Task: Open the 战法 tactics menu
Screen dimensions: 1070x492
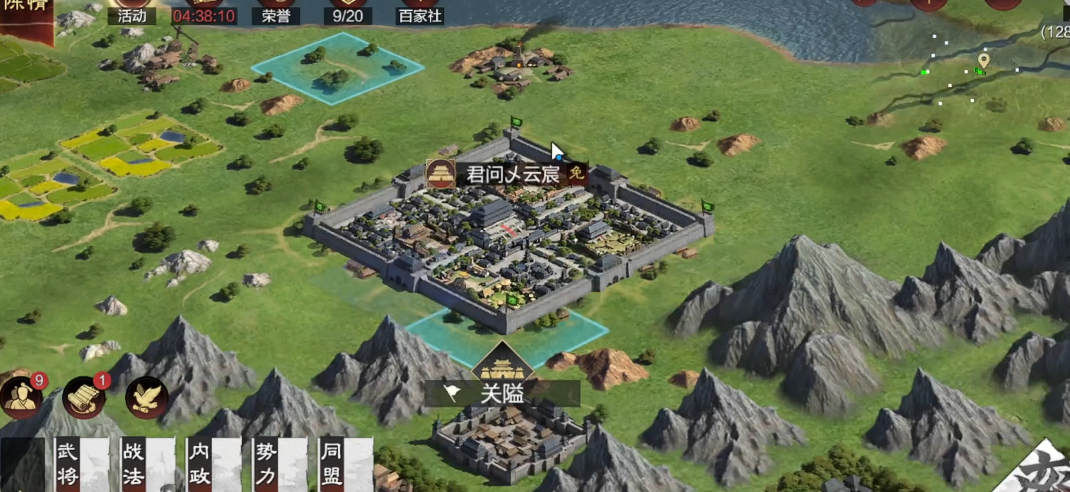Action: [134, 465]
